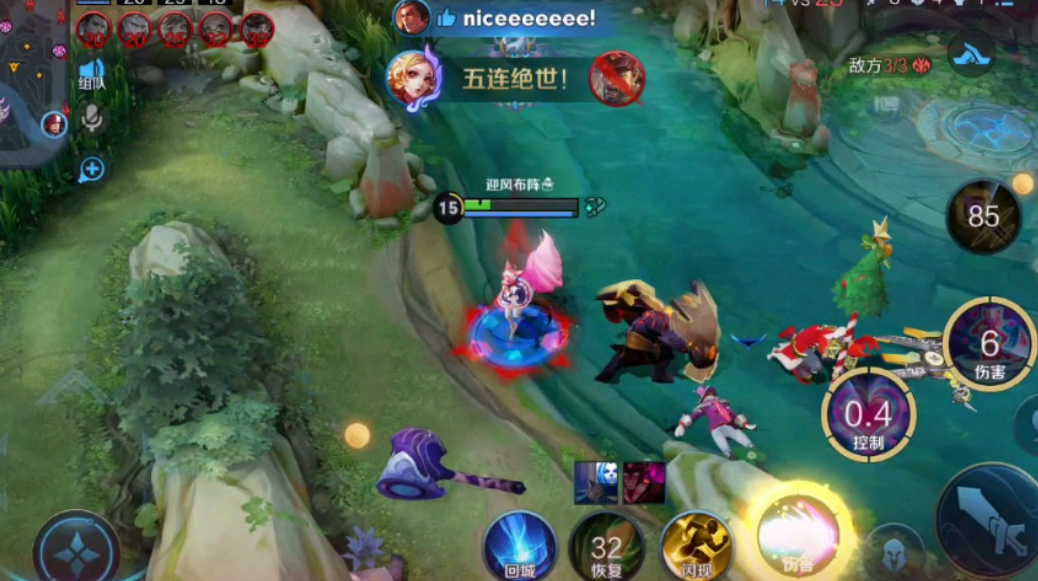
Task: Cast the 伤害 skill showing 6 cooldown
Action: [989, 345]
